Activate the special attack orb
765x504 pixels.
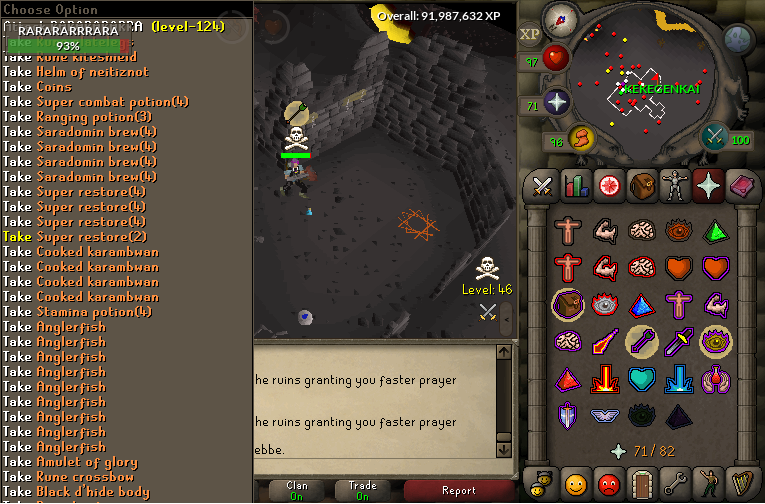[x=715, y=137]
